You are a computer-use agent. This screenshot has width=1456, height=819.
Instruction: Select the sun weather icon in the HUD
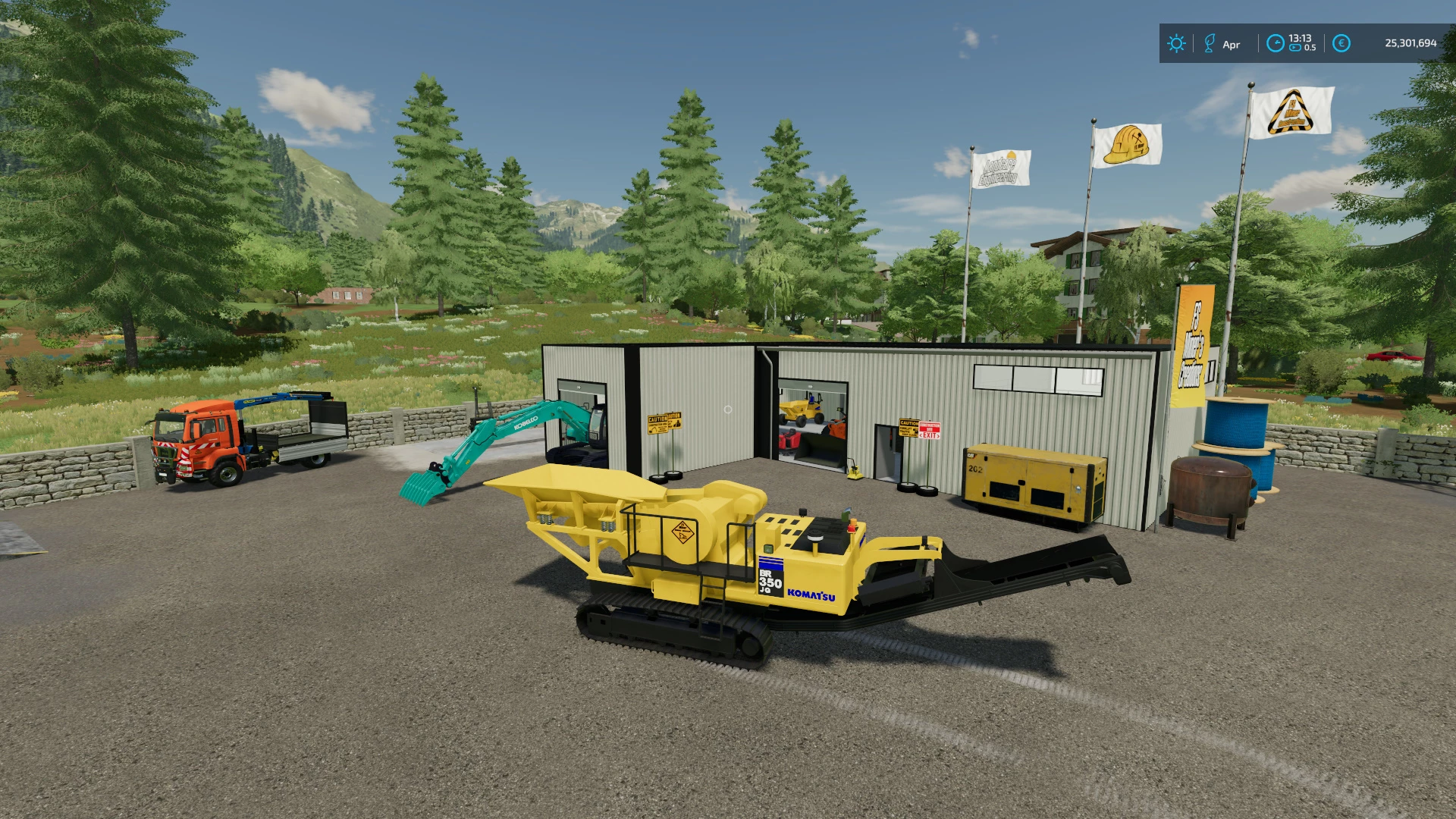tap(1176, 43)
